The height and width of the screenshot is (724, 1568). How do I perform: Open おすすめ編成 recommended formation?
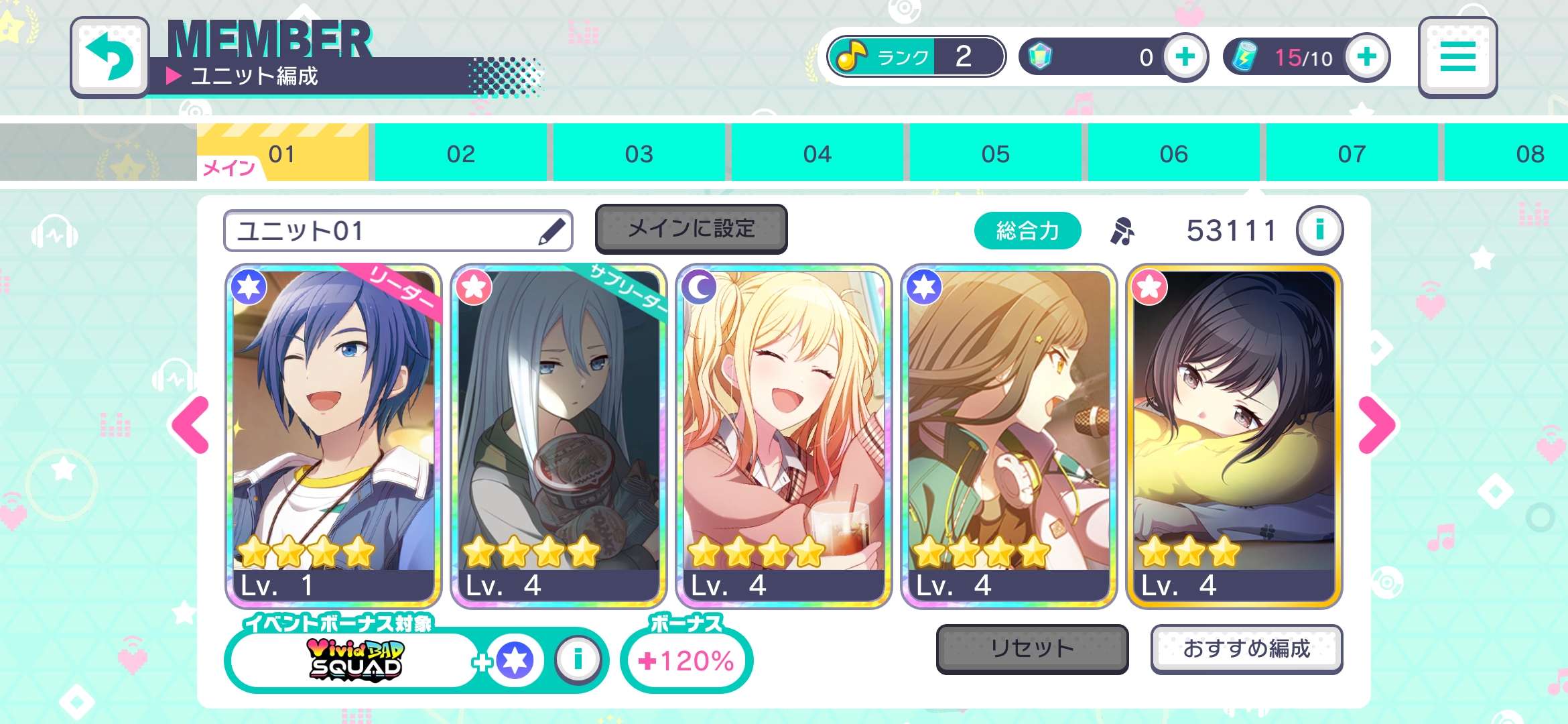pos(1246,648)
